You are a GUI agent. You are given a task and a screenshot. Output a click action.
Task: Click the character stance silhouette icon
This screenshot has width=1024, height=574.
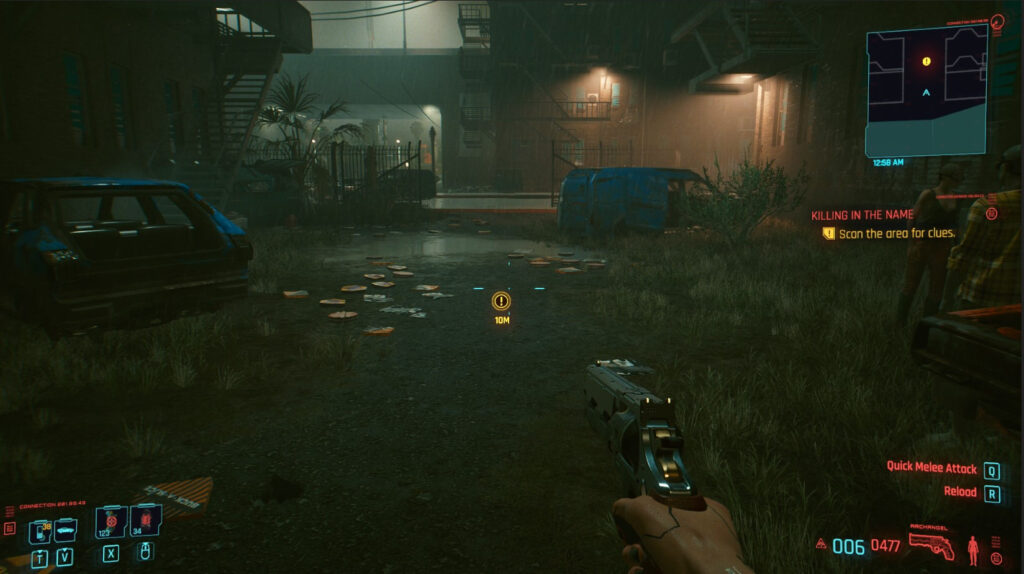coord(972,548)
